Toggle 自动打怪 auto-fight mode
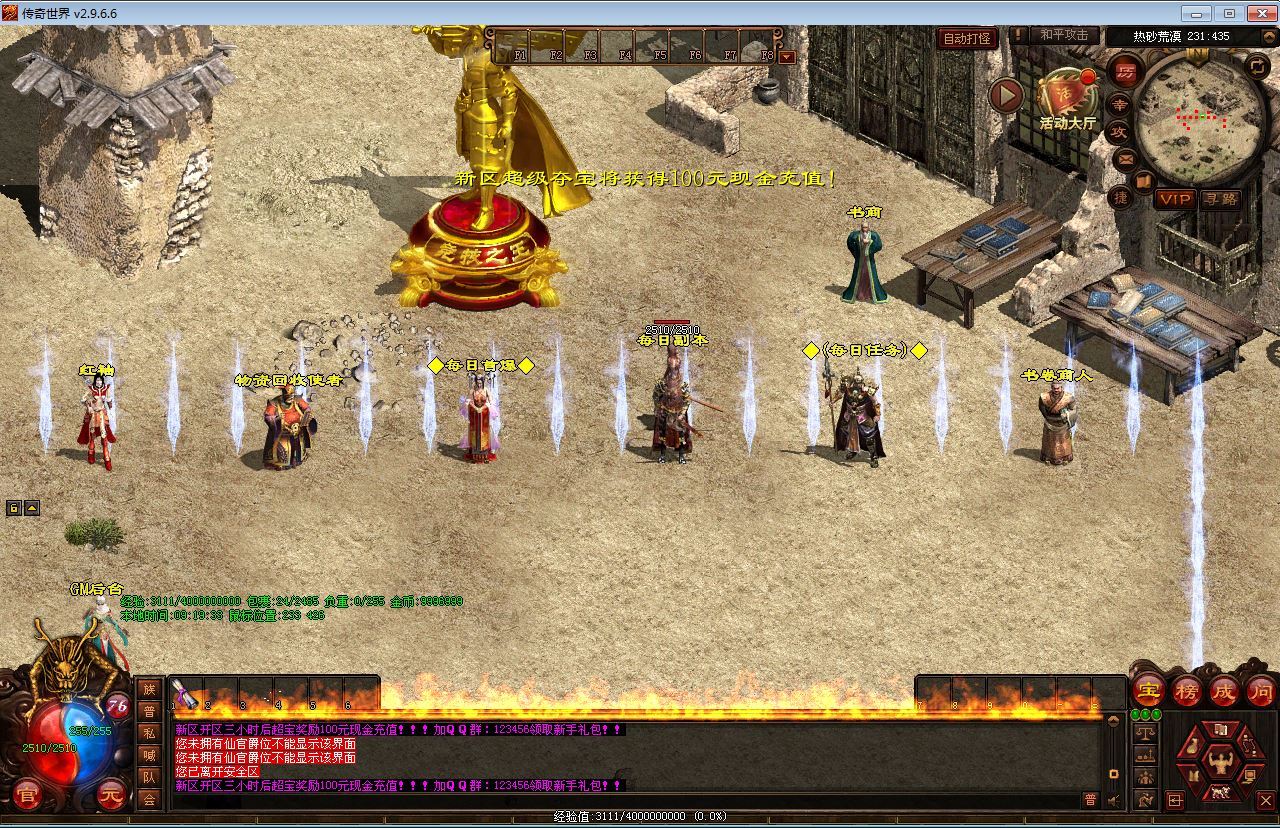The height and width of the screenshot is (828, 1280). [x=966, y=37]
